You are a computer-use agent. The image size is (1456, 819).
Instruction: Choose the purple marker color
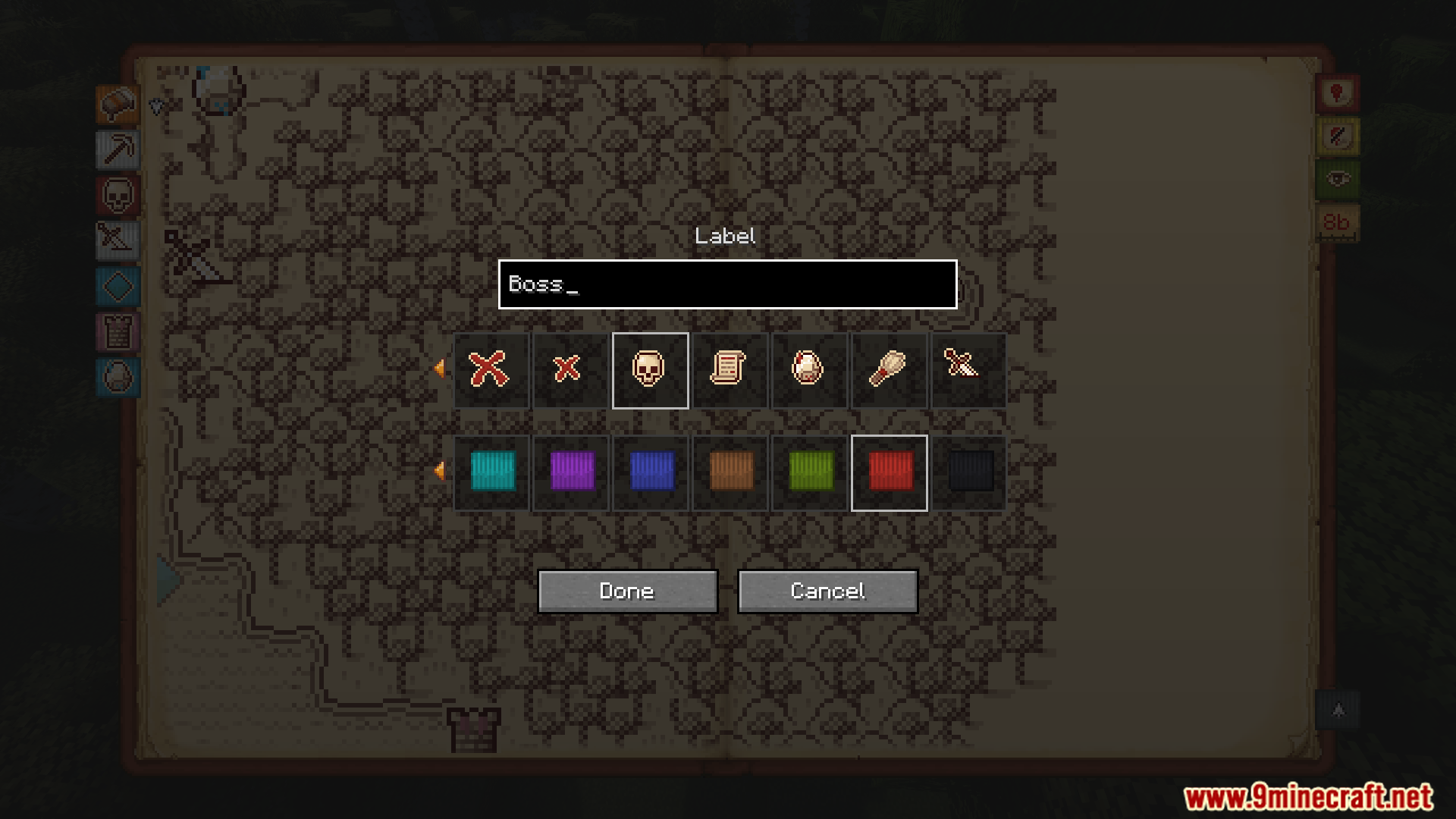tap(572, 472)
